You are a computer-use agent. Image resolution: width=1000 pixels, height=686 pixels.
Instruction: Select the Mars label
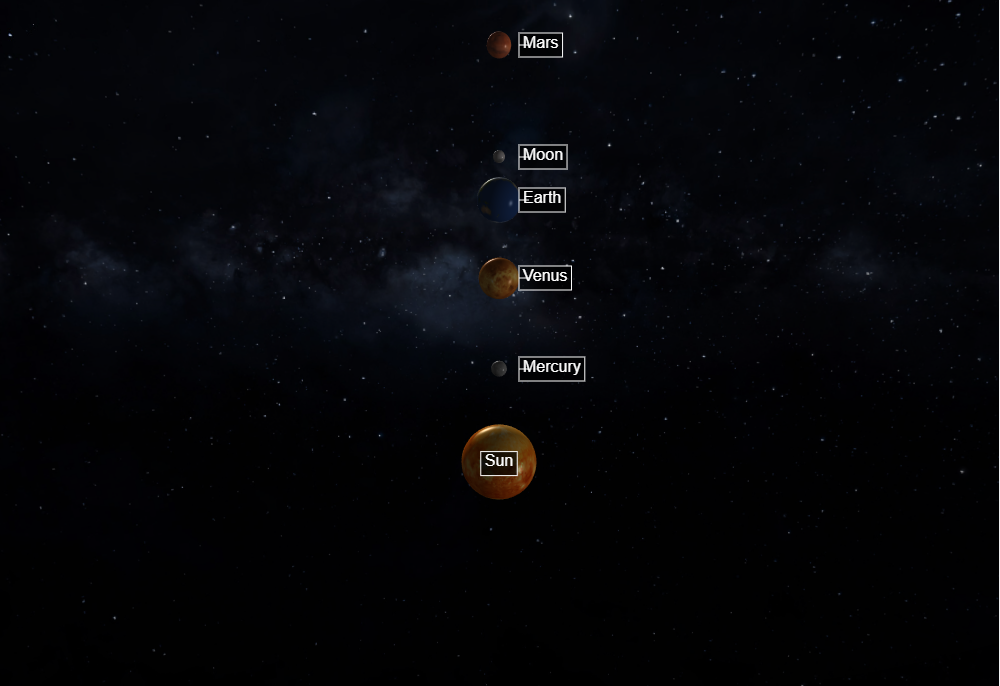(540, 44)
